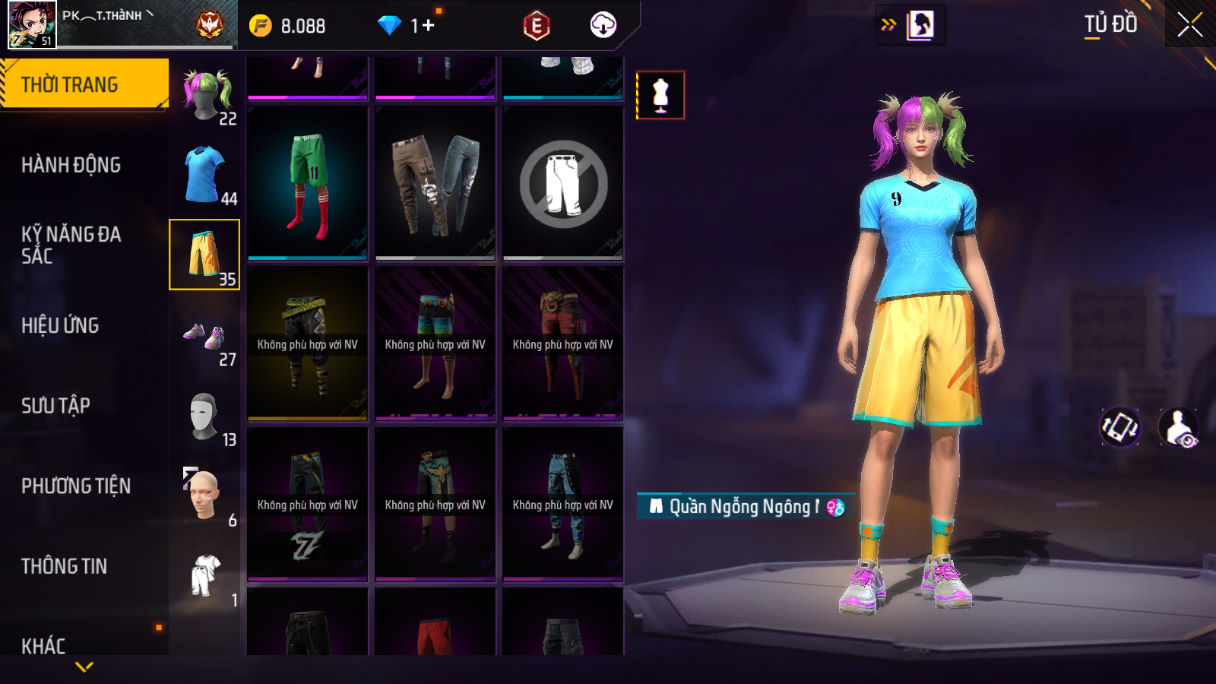1216x684 pixels.
Task: Show the THÔNG TIN section
Action: pyautogui.click(x=64, y=566)
